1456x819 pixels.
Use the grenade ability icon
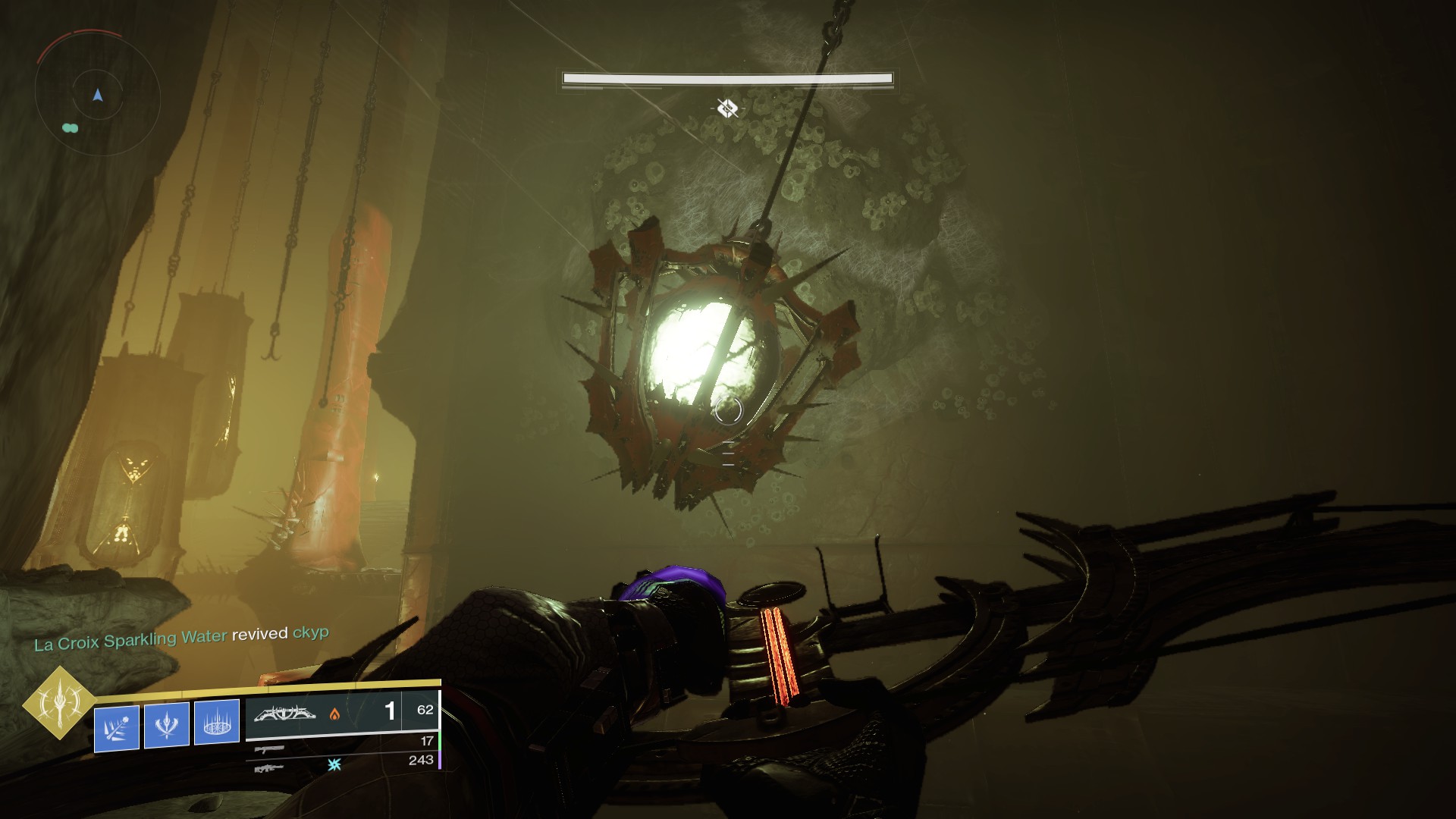coord(117,728)
